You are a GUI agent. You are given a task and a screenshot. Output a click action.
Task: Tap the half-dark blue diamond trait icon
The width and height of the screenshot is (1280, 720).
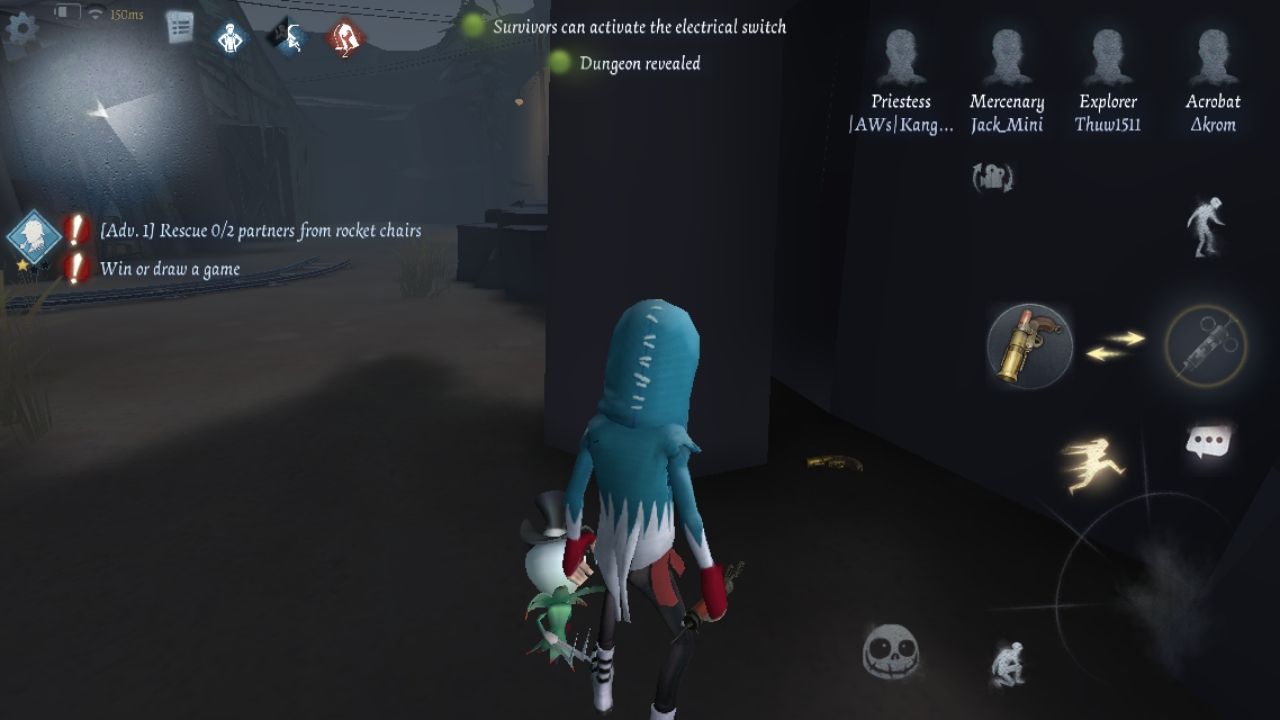[288, 38]
